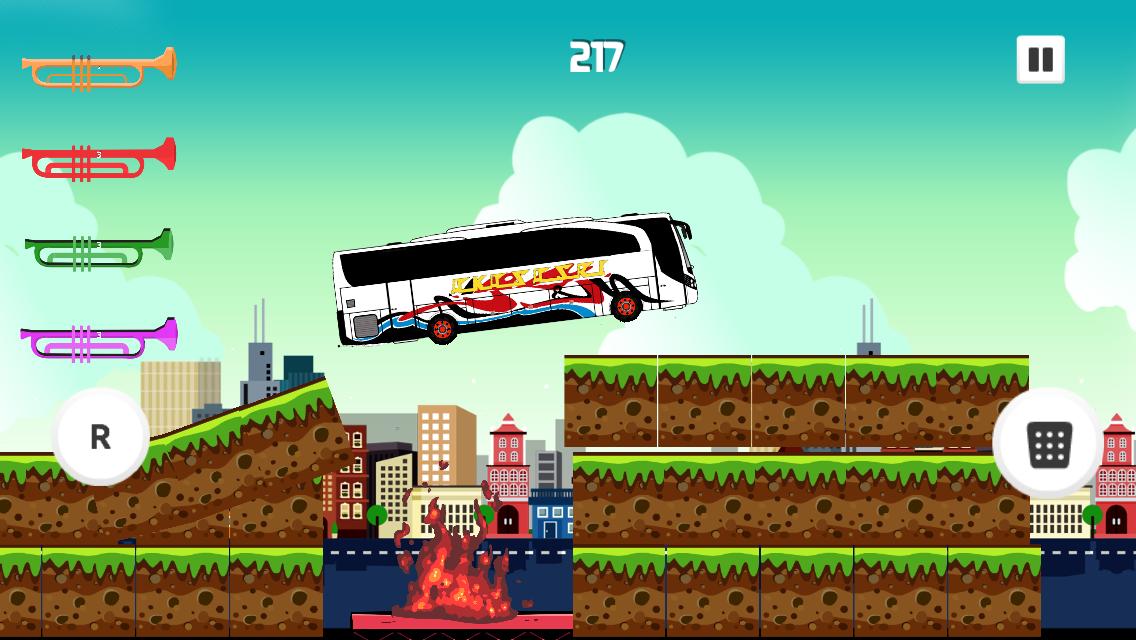This screenshot has width=1136, height=640.
Task: Sound the green trumpet horn
Action: tap(99, 249)
